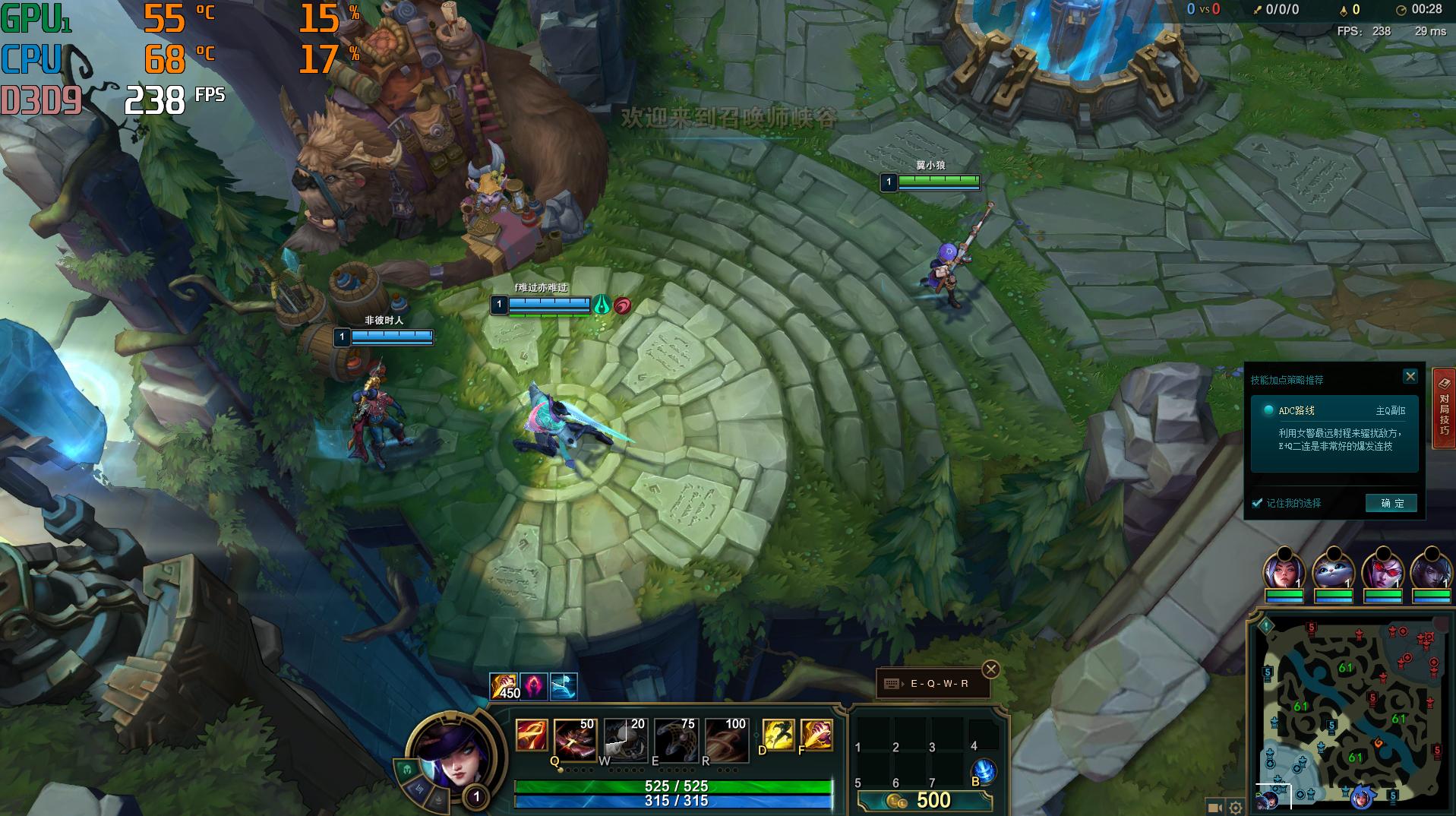Use the blue recall button
The image size is (1456, 816).
tap(984, 771)
